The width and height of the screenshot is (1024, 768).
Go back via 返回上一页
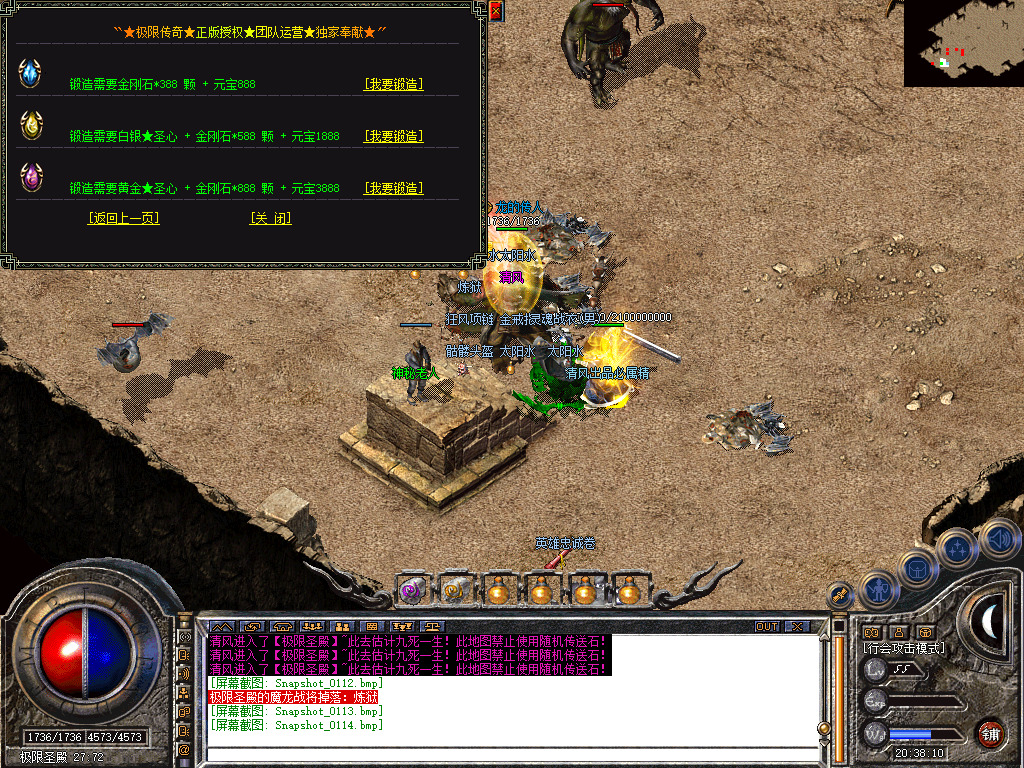(123, 218)
